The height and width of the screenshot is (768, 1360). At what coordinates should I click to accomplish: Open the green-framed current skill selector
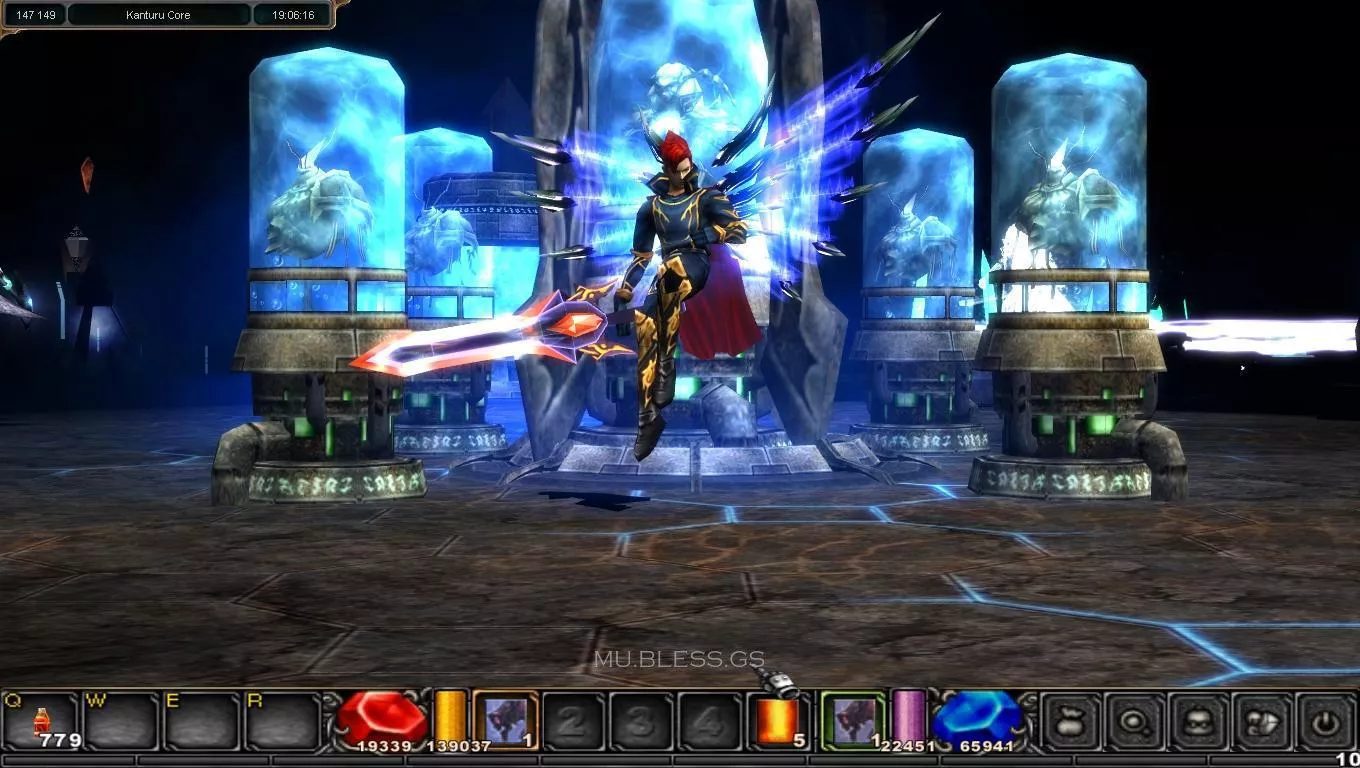(x=853, y=720)
